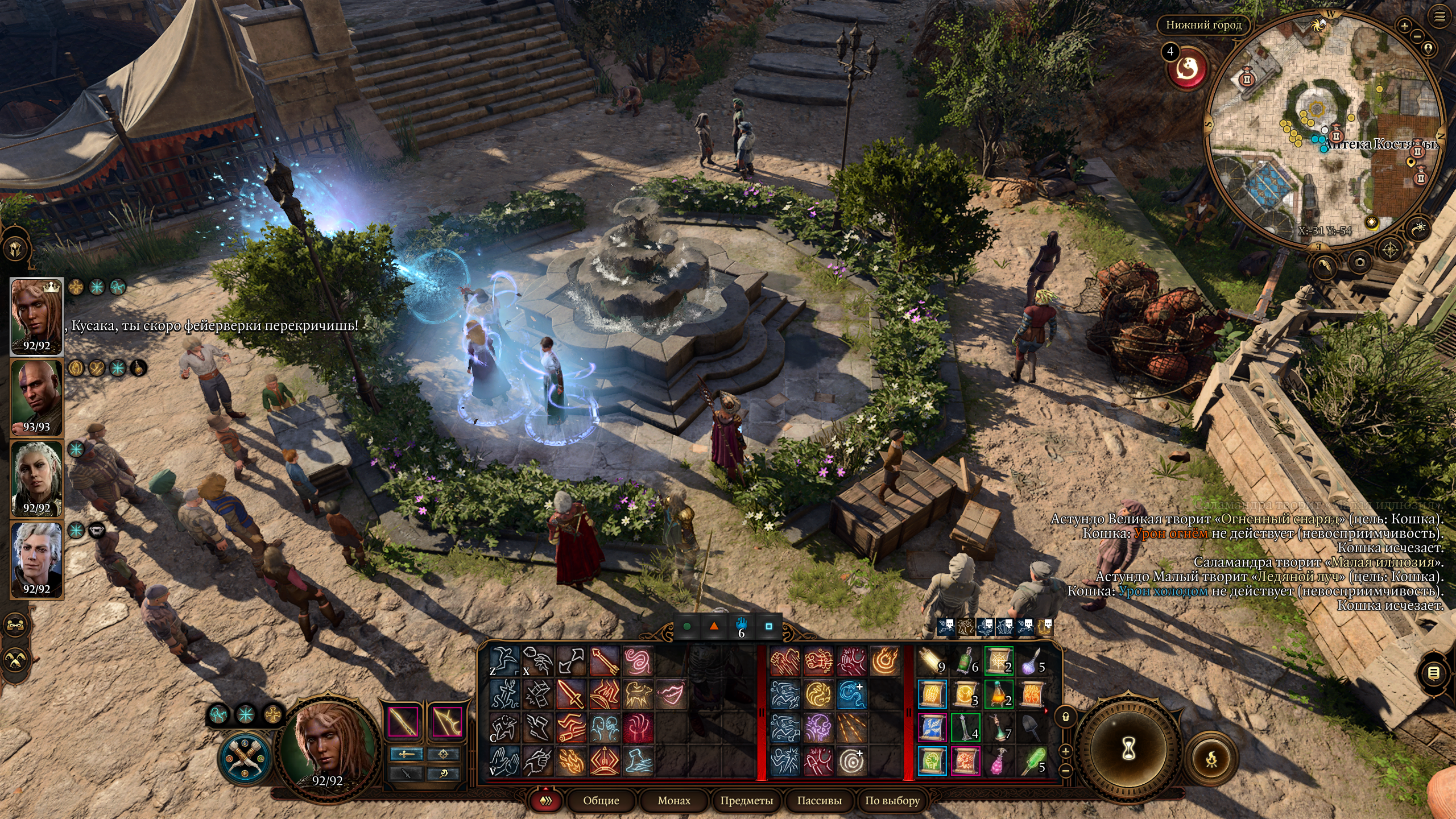This screenshot has height=819, width=1456.
Task: Show the Пассивы hotbar tab
Action: (x=819, y=801)
